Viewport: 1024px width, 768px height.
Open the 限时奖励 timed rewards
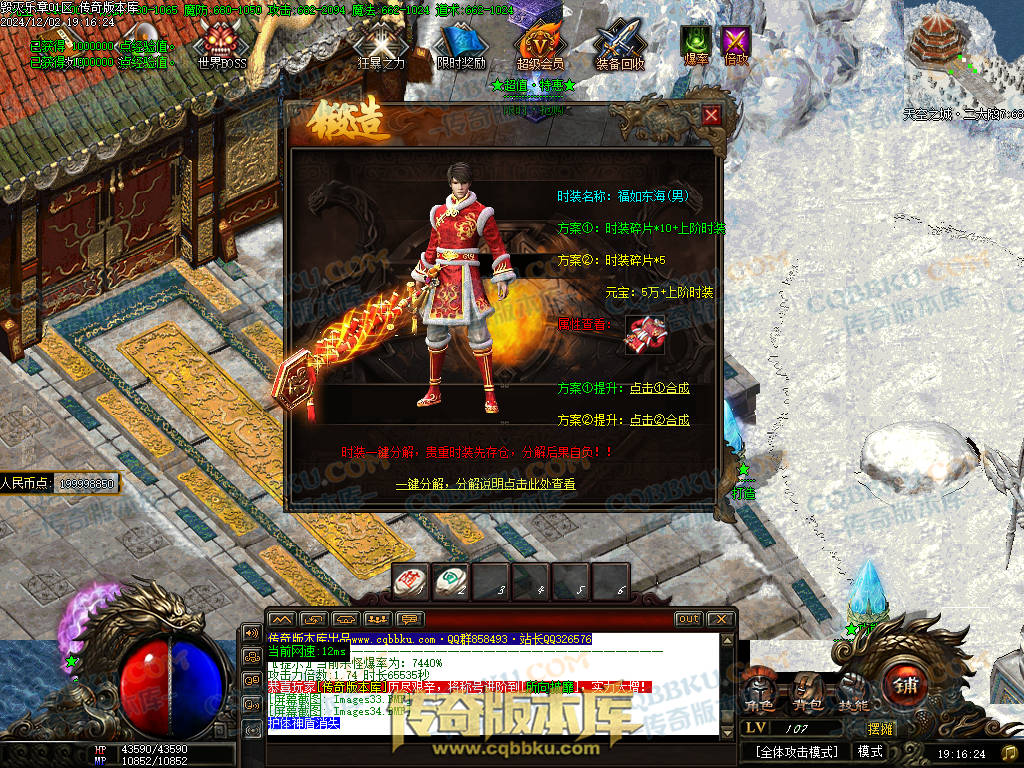pos(461,46)
